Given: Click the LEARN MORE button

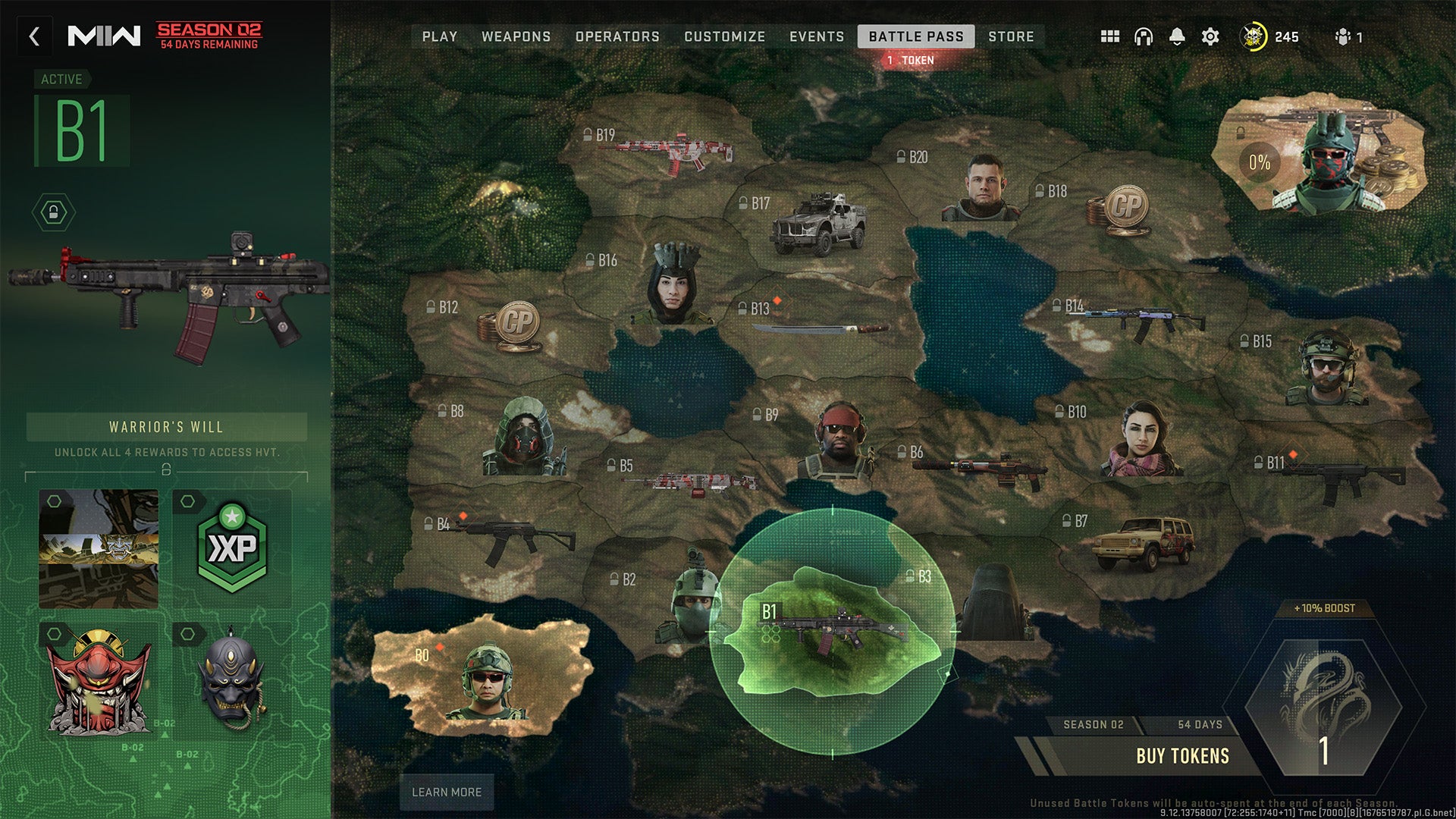Looking at the screenshot, I should pyautogui.click(x=445, y=792).
